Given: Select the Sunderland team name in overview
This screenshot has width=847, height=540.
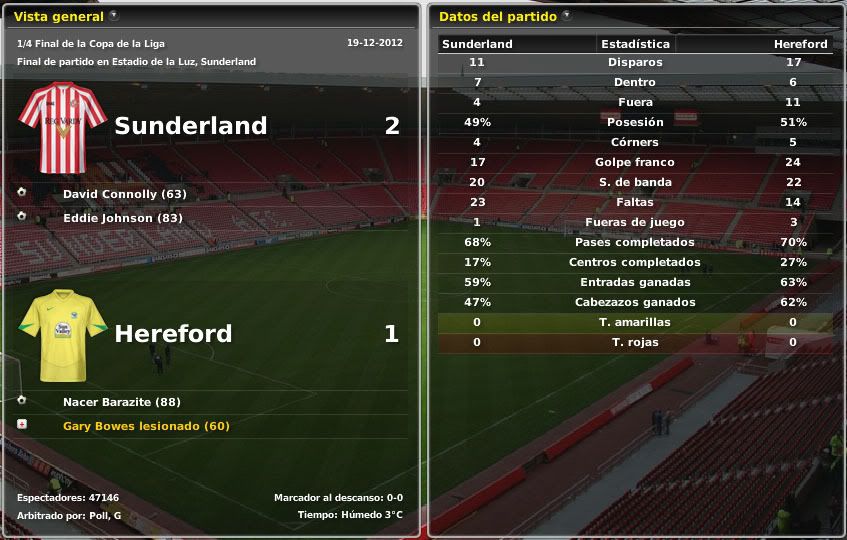Looking at the screenshot, I should 190,126.
